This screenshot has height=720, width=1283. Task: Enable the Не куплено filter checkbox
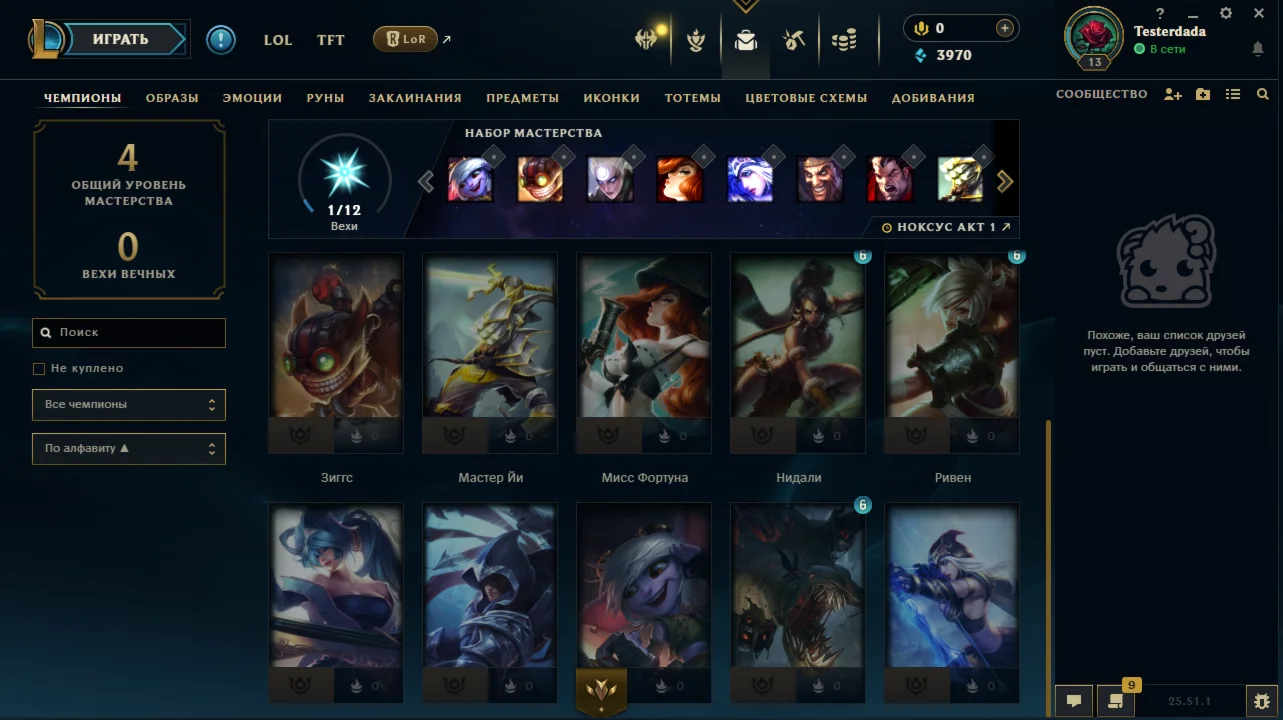(x=38, y=368)
